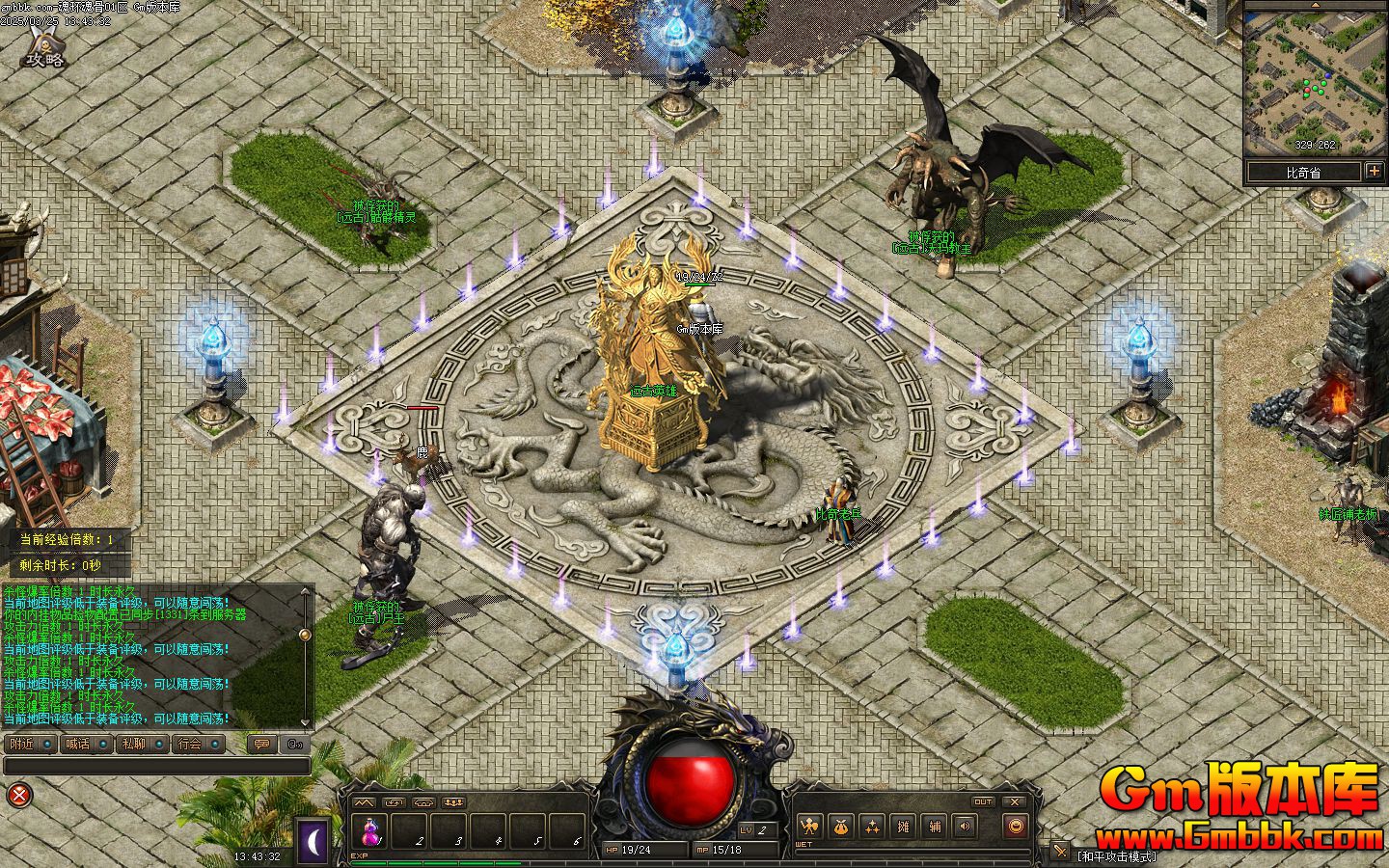Toggle the 喊话 shout chat channel
This screenshot has height=868, width=1389.
(x=87, y=744)
